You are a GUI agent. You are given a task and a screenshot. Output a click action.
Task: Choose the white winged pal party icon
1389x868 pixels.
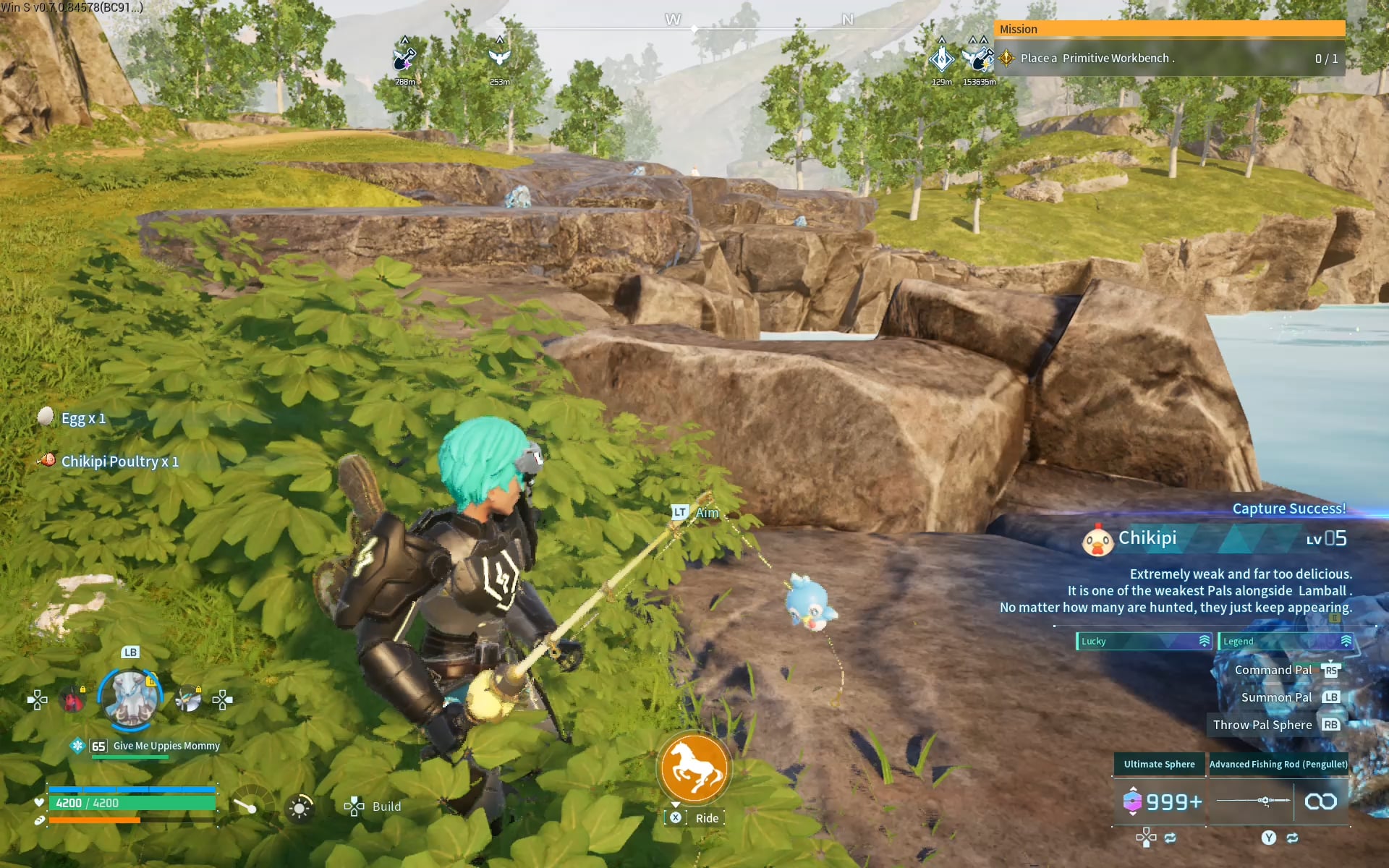(x=188, y=699)
